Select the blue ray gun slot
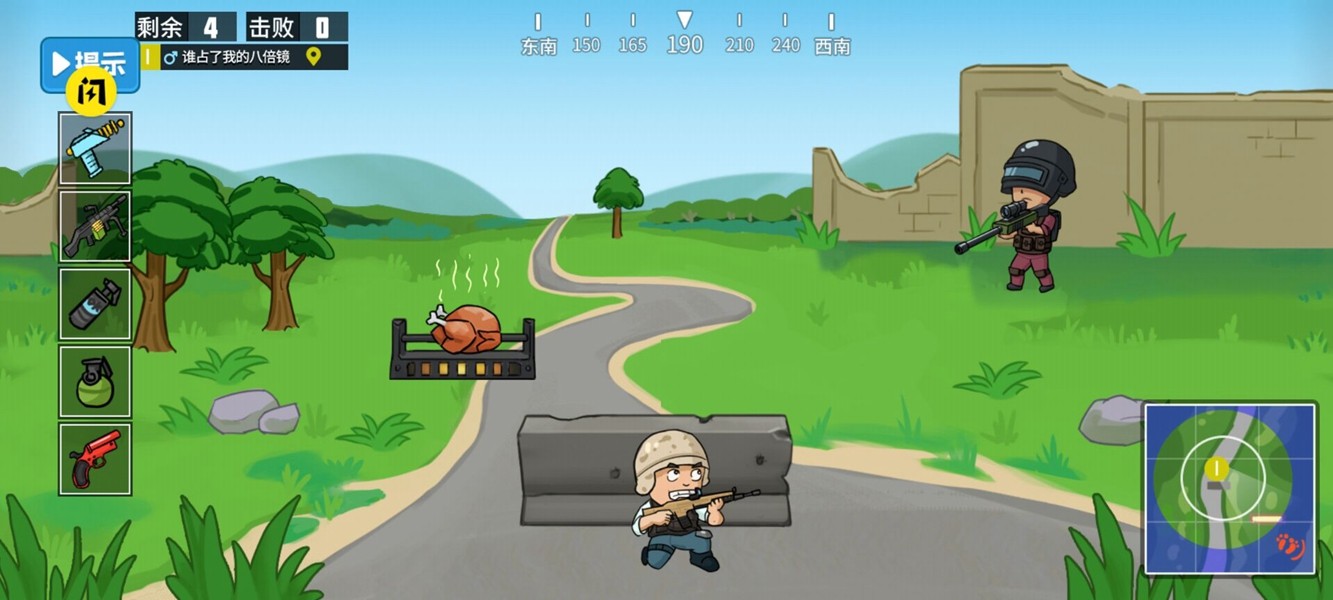This screenshot has width=1333, height=600. [x=95, y=148]
